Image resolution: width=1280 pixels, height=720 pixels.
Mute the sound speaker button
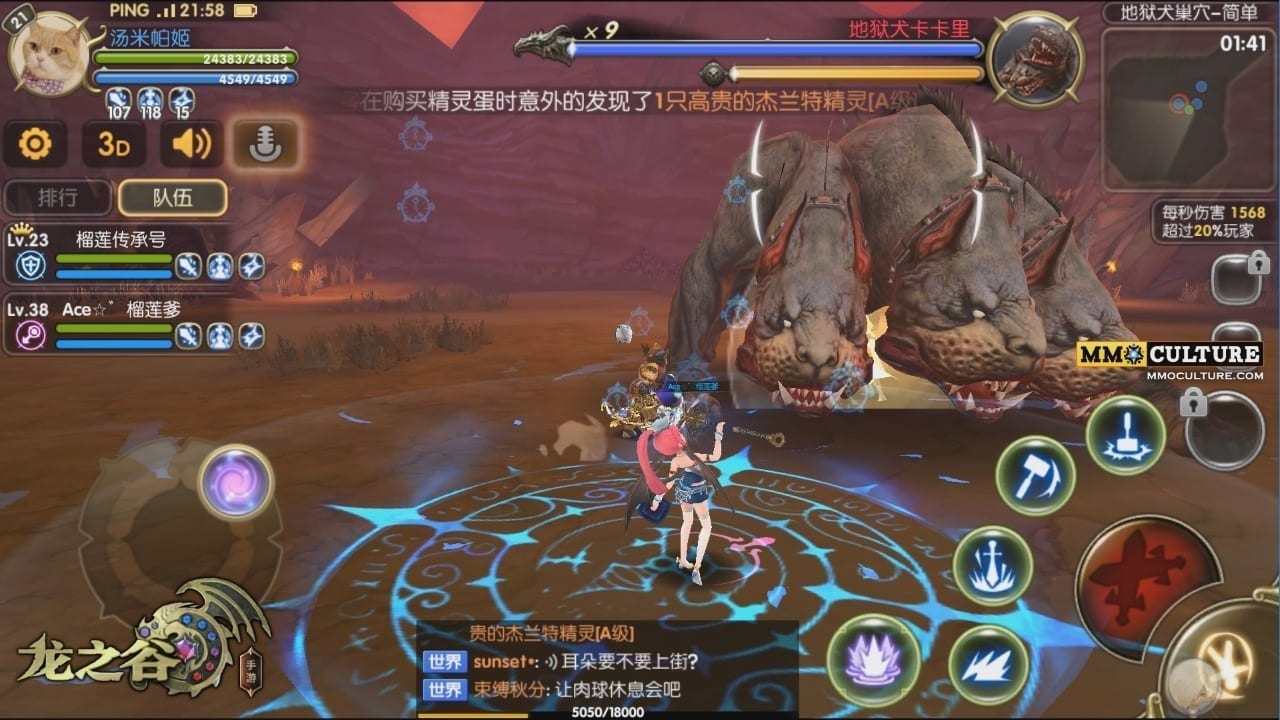tap(191, 145)
